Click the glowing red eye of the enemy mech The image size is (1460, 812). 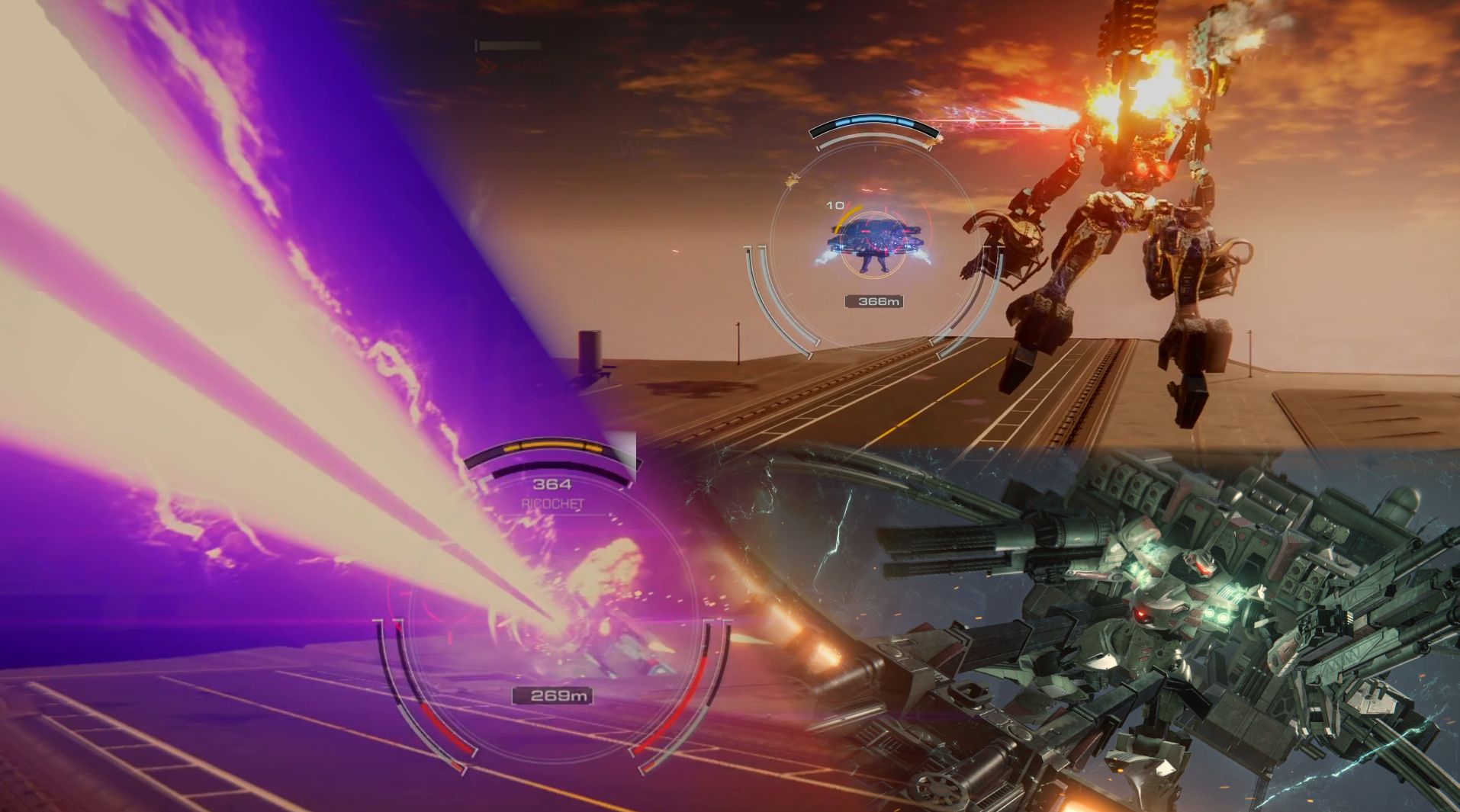pos(1141,167)
